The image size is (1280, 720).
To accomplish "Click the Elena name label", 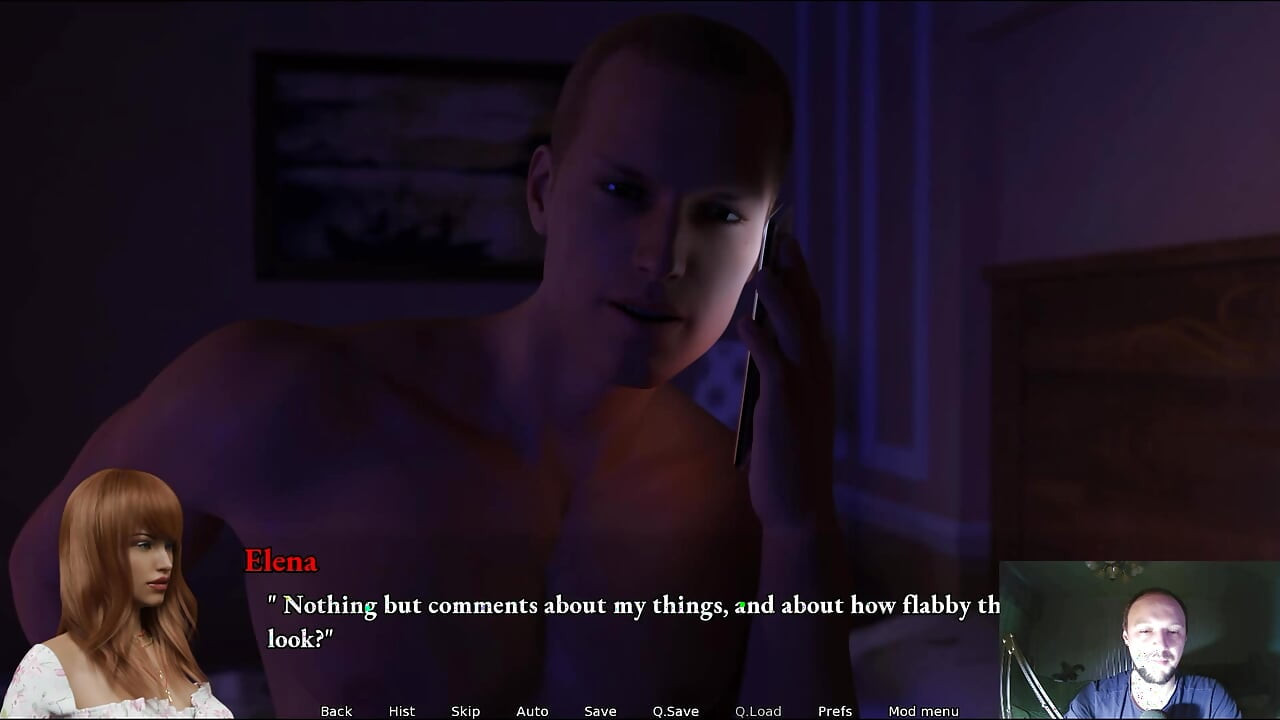I will point(281,562).
